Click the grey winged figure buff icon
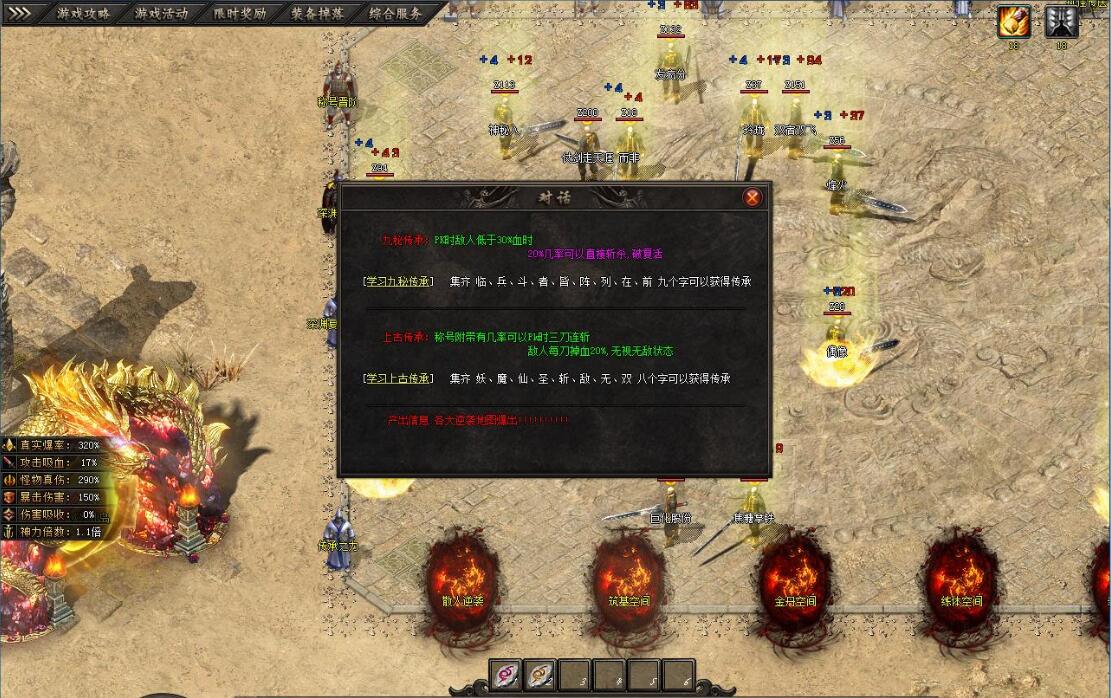The height and width of the screenshot is (698, 1111). [x=1061, y=21]
